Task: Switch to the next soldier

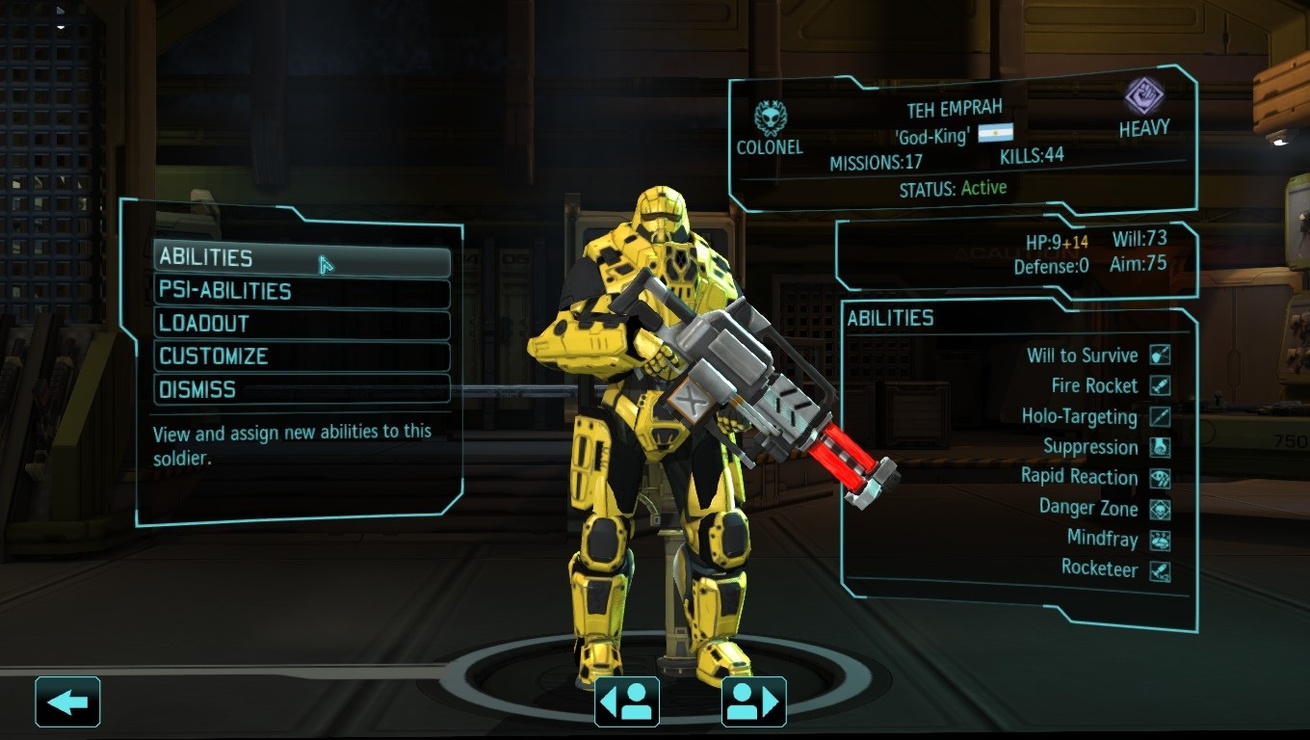Action: click(x=754, y=700)
